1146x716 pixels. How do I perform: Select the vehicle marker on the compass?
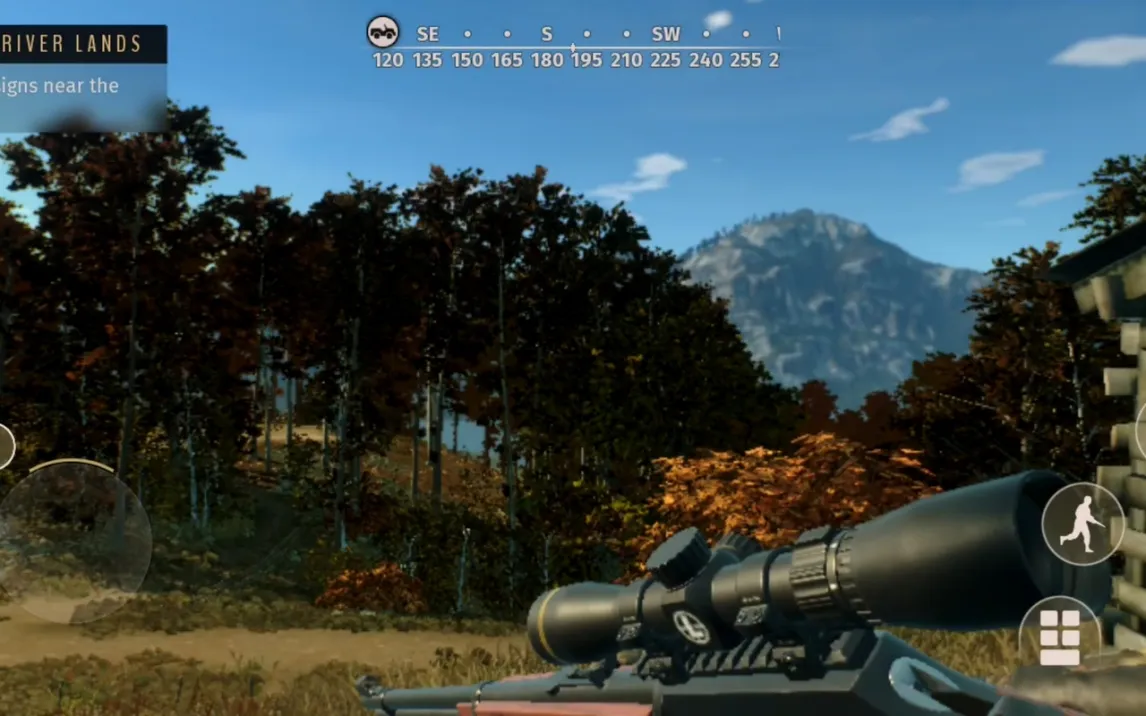tap(383, 32)
